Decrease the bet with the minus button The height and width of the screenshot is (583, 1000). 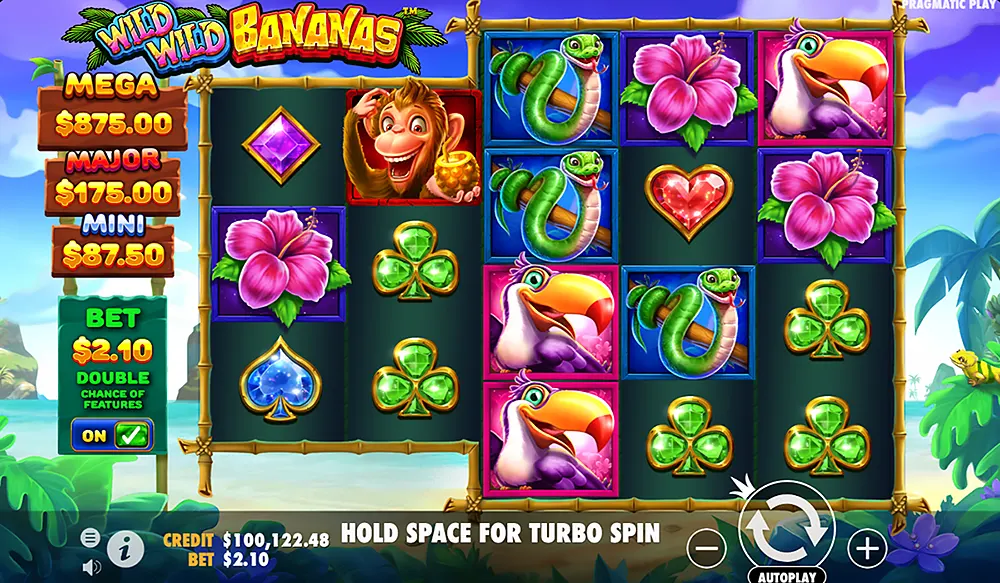(x=707, y=547)
